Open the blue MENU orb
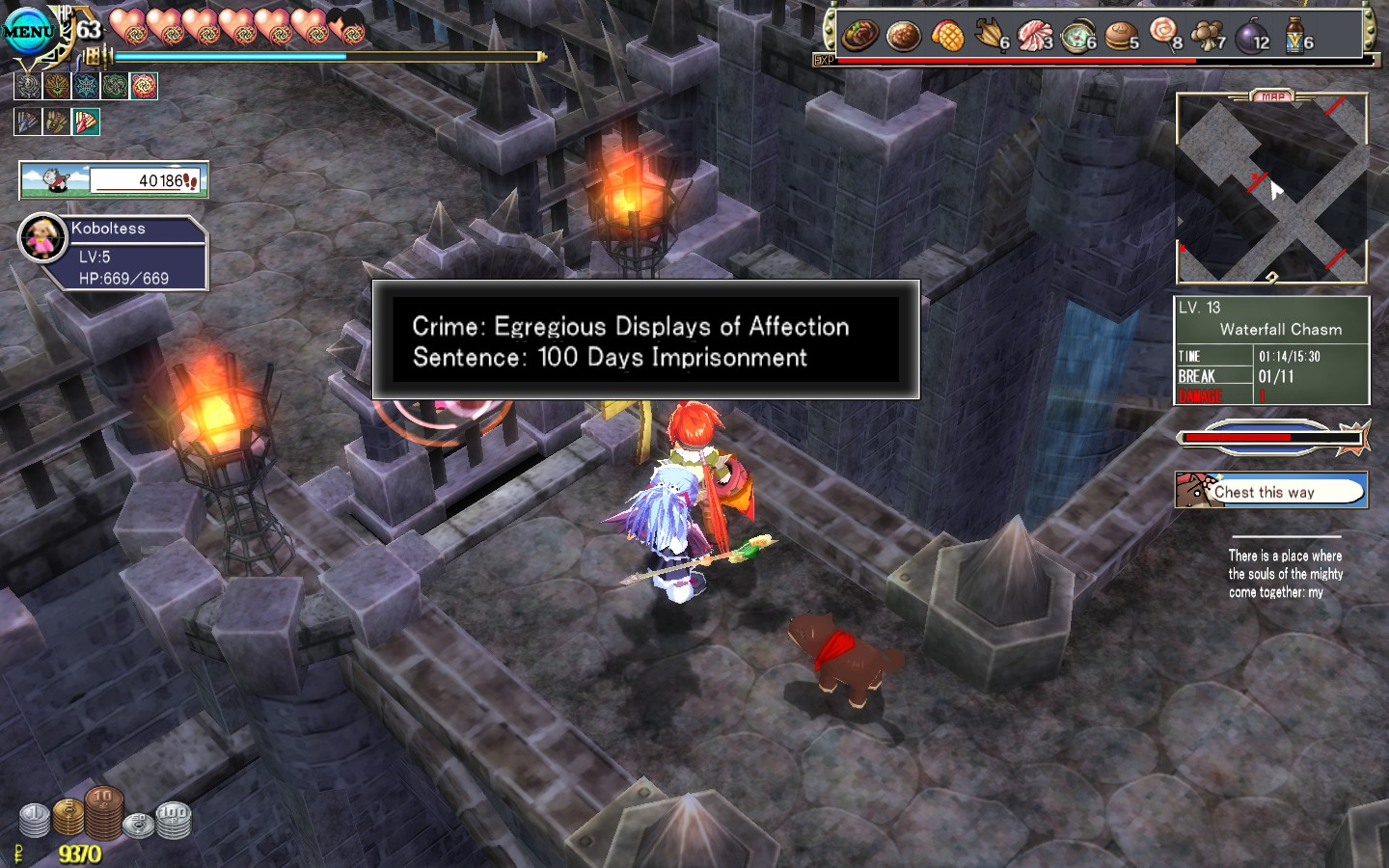The image size is (1389, 868). (27, 31)
